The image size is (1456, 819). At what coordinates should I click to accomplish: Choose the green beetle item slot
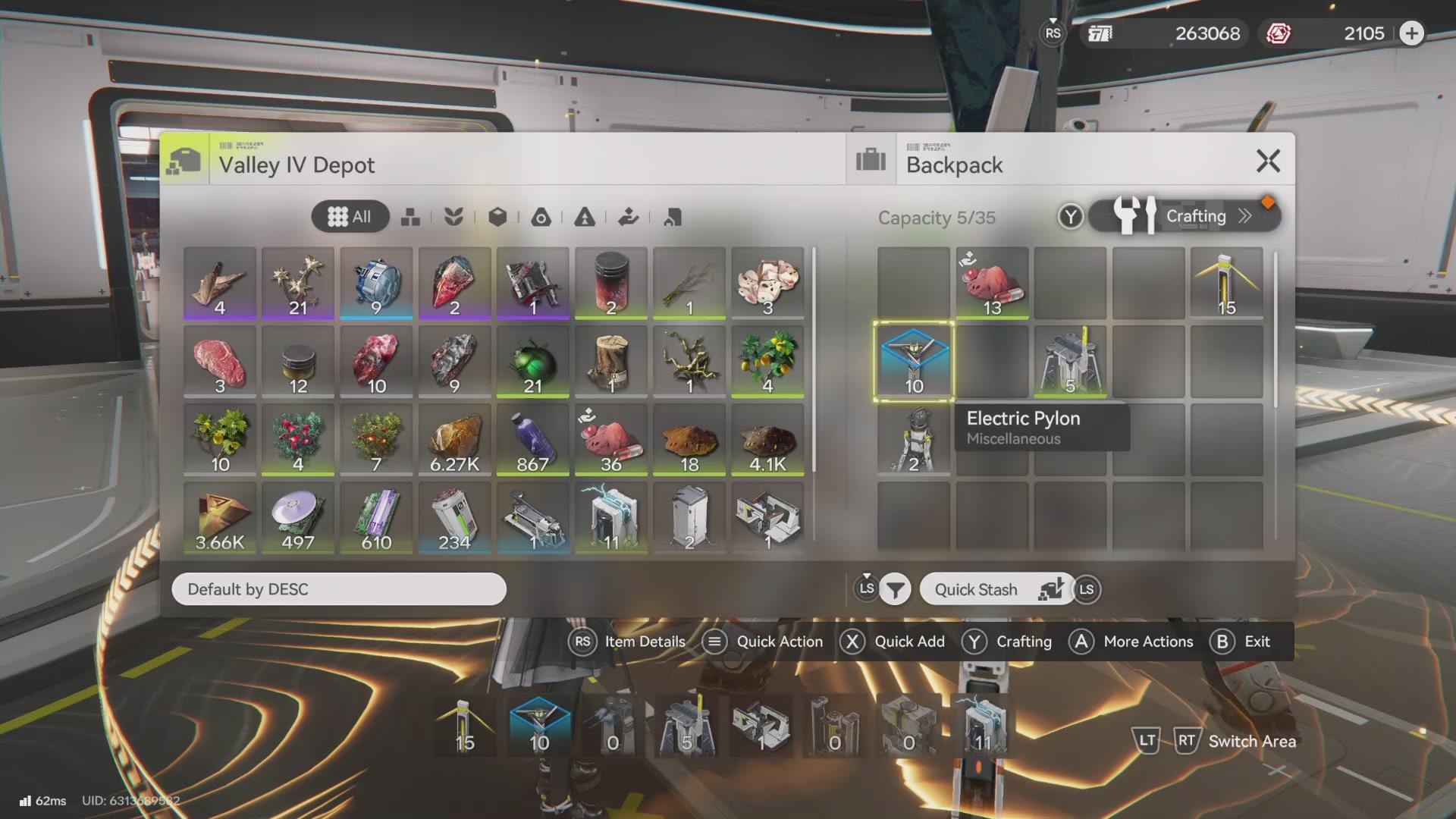[533, 361]
